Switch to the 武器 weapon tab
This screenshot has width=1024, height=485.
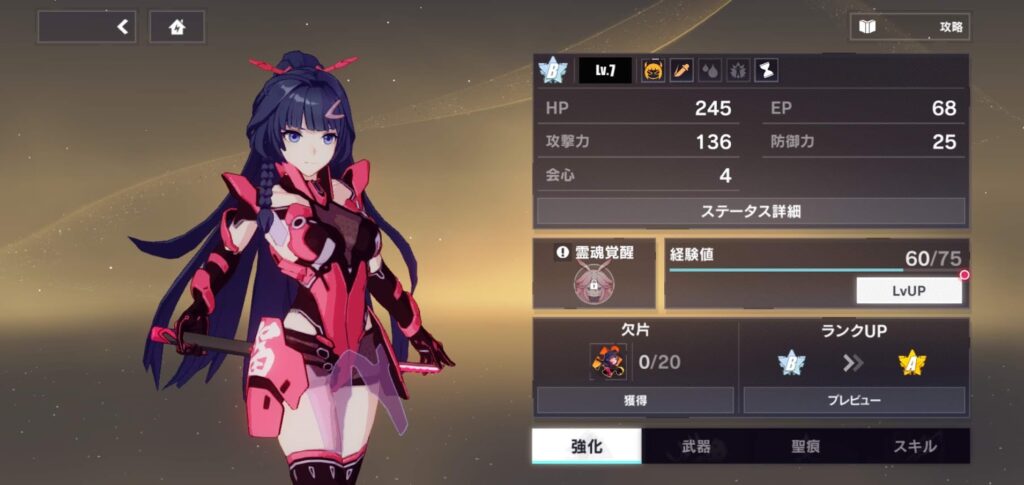[695, 446]
